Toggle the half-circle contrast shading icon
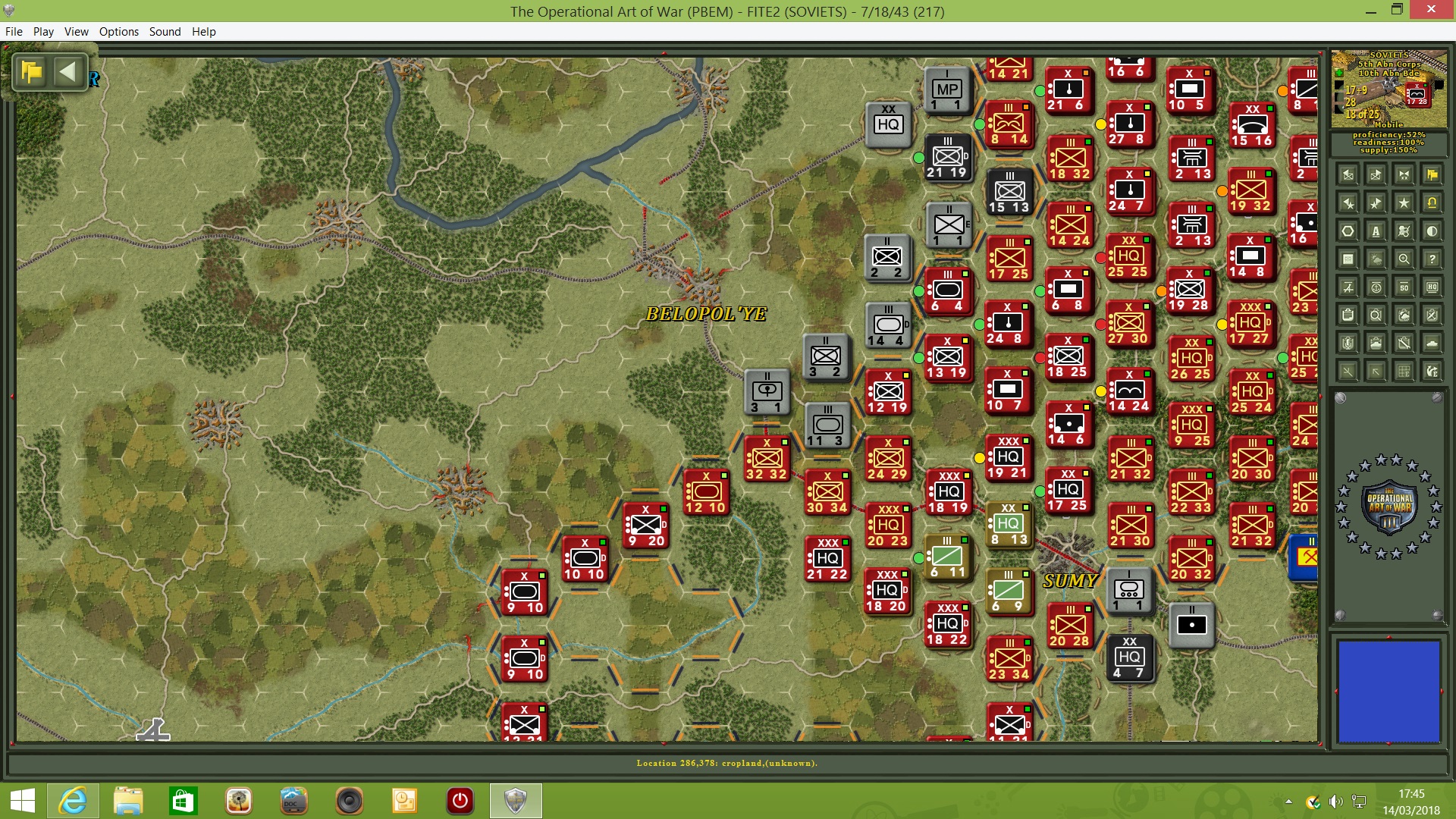The height and width of the screenshot is (819, 1456). (x=1432, y=232)
